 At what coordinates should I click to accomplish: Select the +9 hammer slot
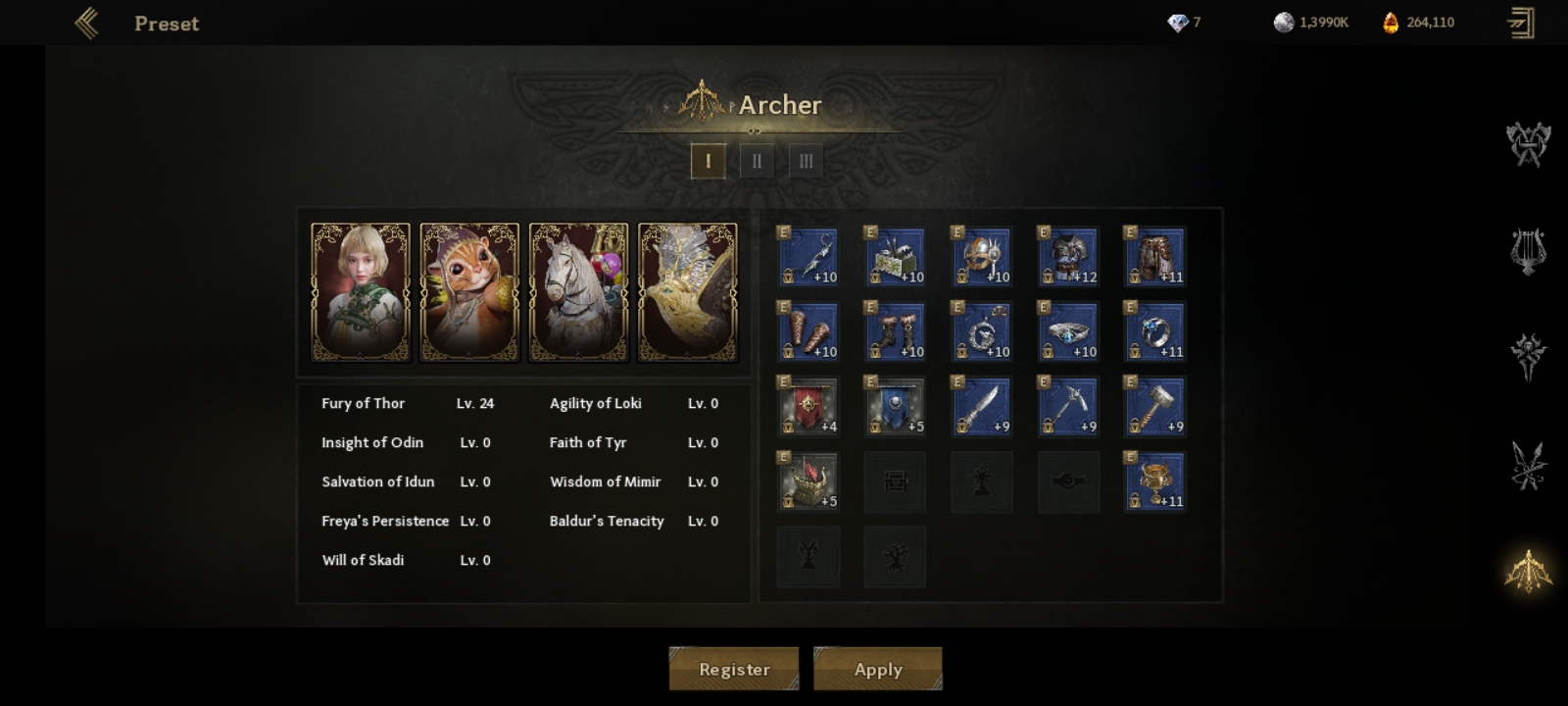[1154, 406]
